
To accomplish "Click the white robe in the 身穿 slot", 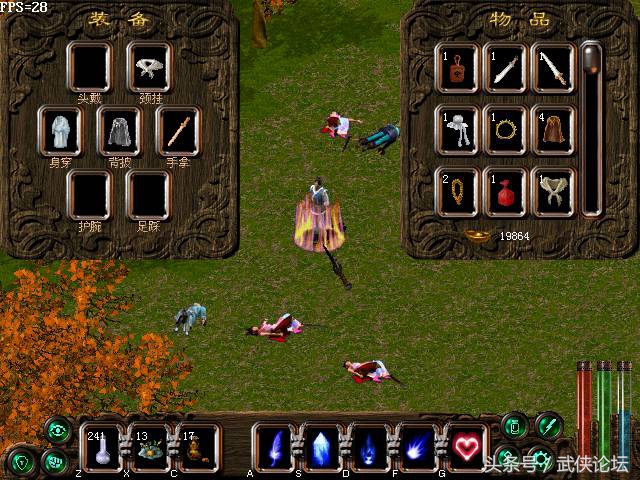I will tap(59, 131).
